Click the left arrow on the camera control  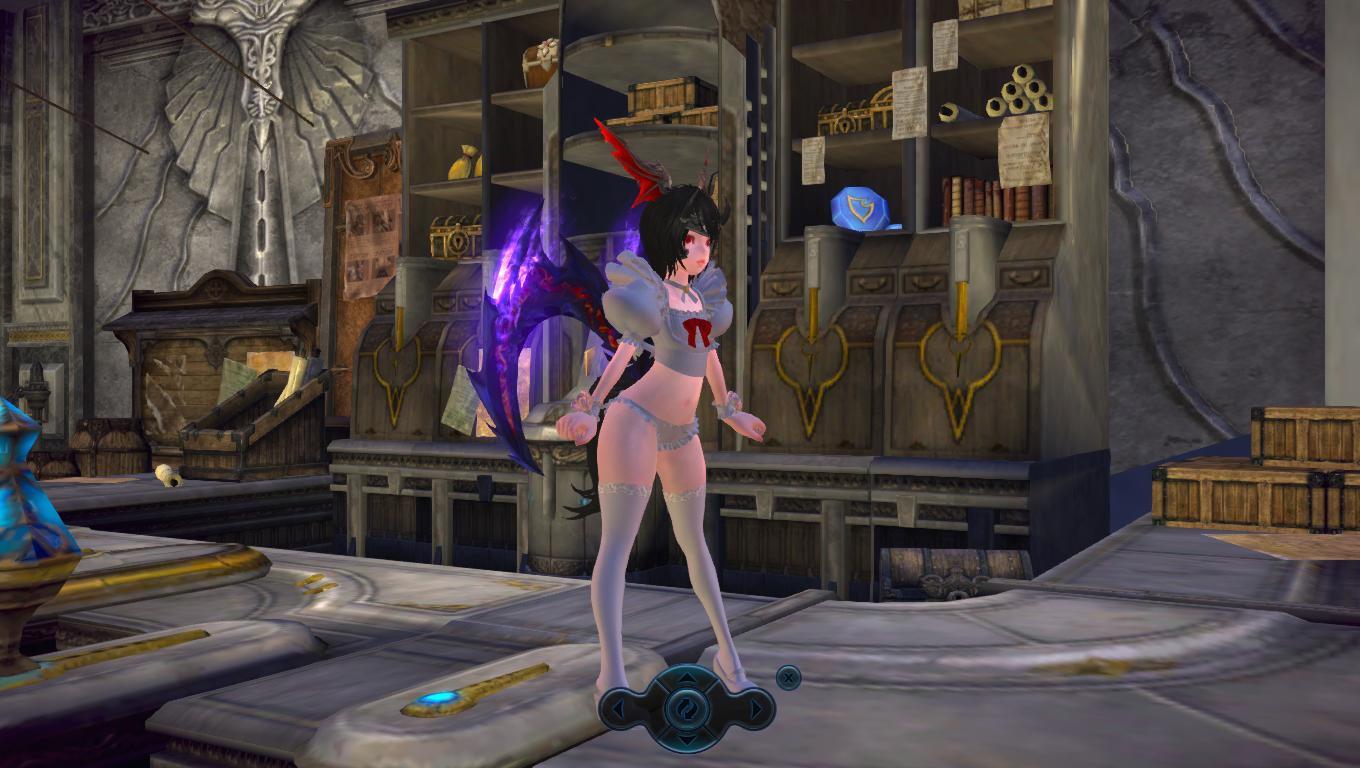point(618,710)
